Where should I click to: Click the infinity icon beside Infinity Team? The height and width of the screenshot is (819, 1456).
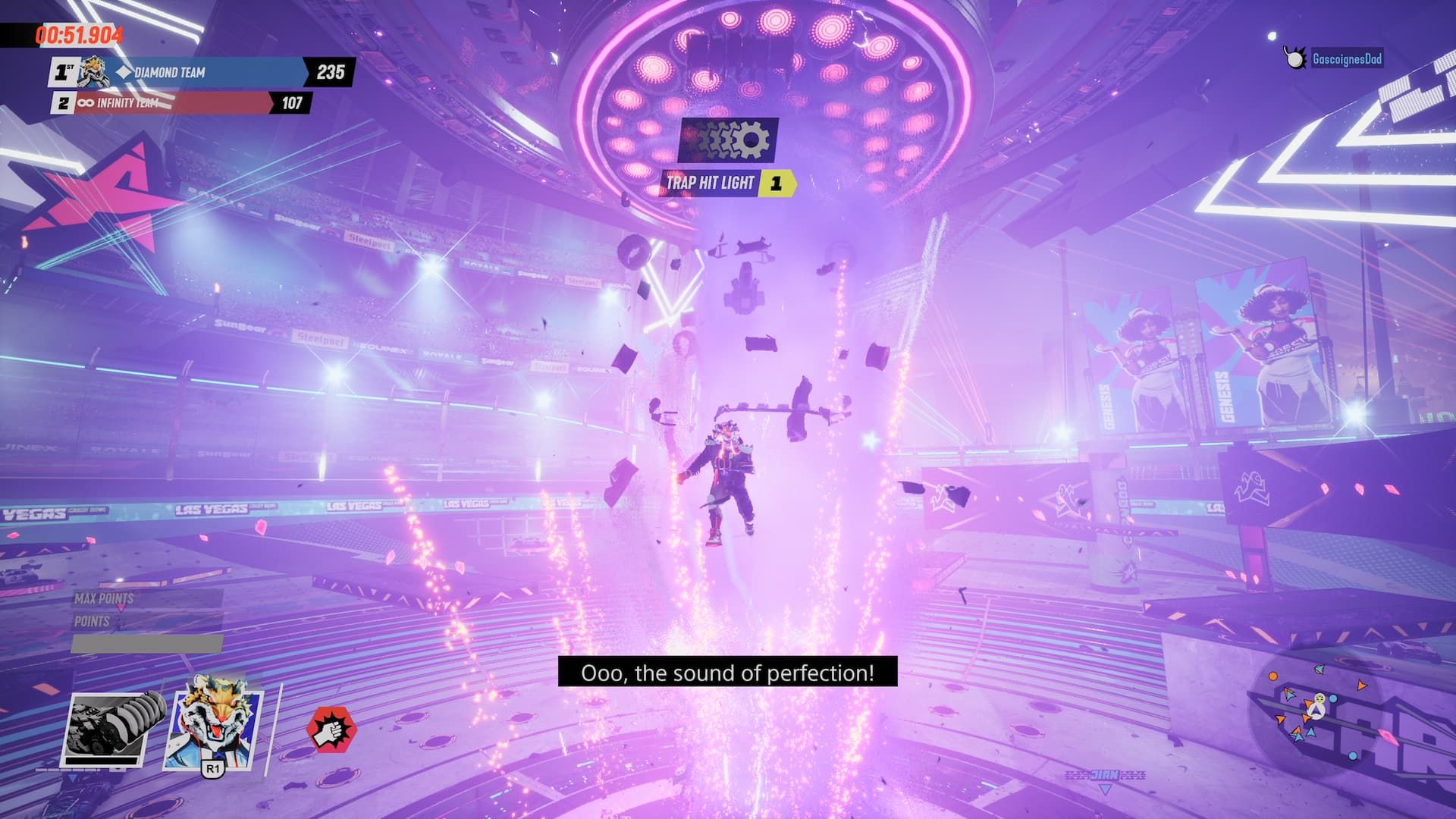click(x=86, y=103)
